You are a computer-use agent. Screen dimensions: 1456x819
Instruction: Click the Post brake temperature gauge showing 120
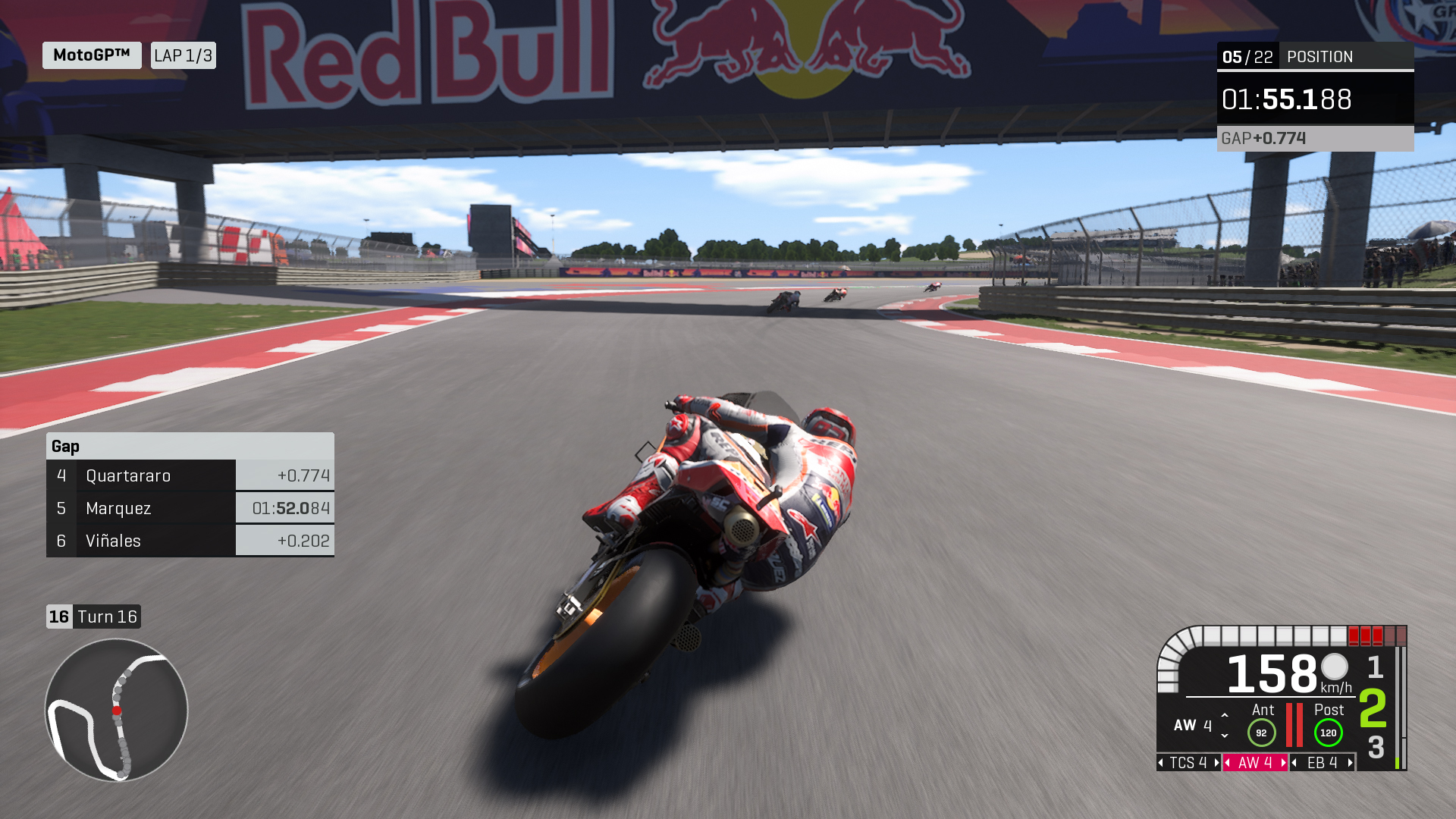1329,733
